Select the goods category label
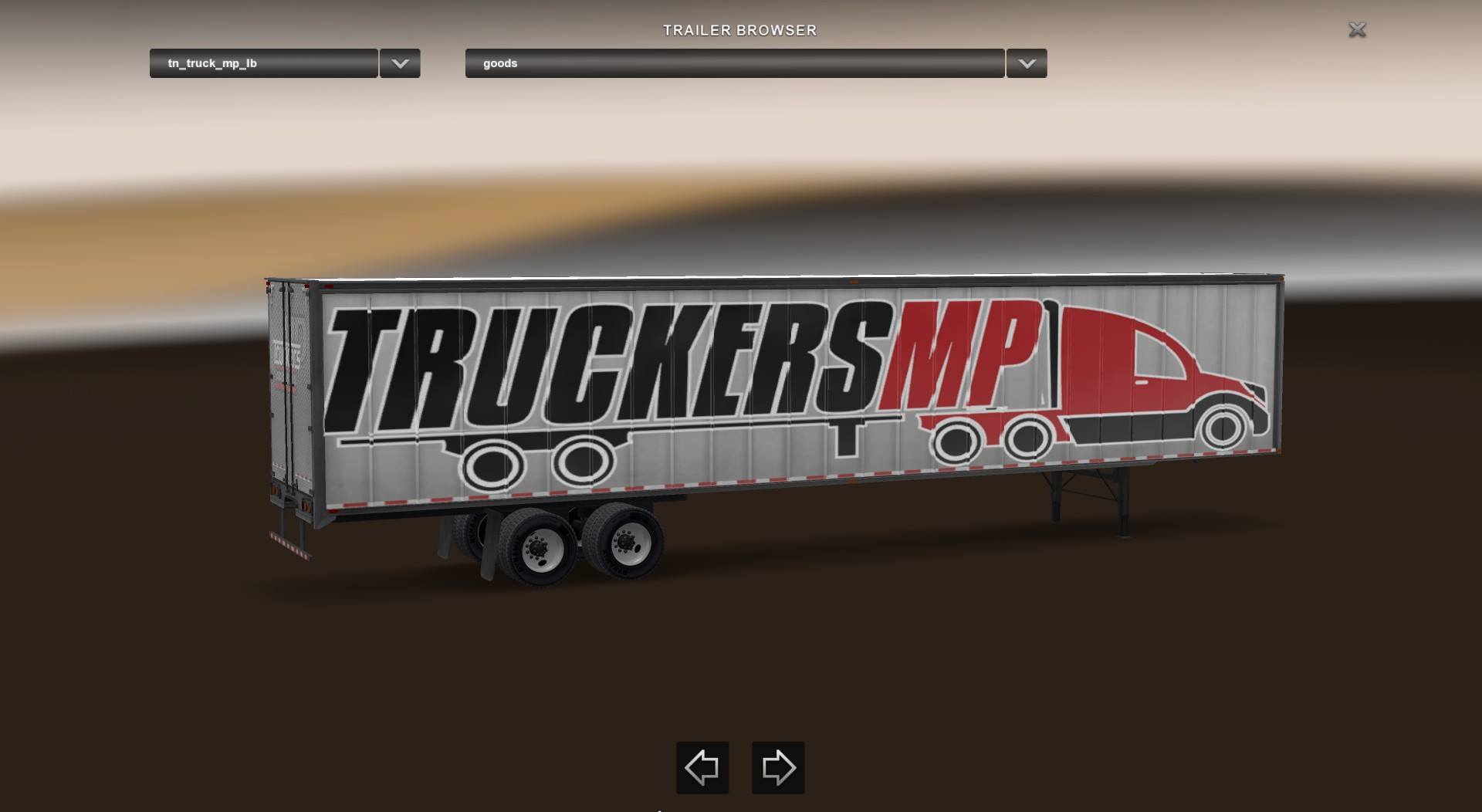This screenshot has height=812, width=1482. pos(500,63)
